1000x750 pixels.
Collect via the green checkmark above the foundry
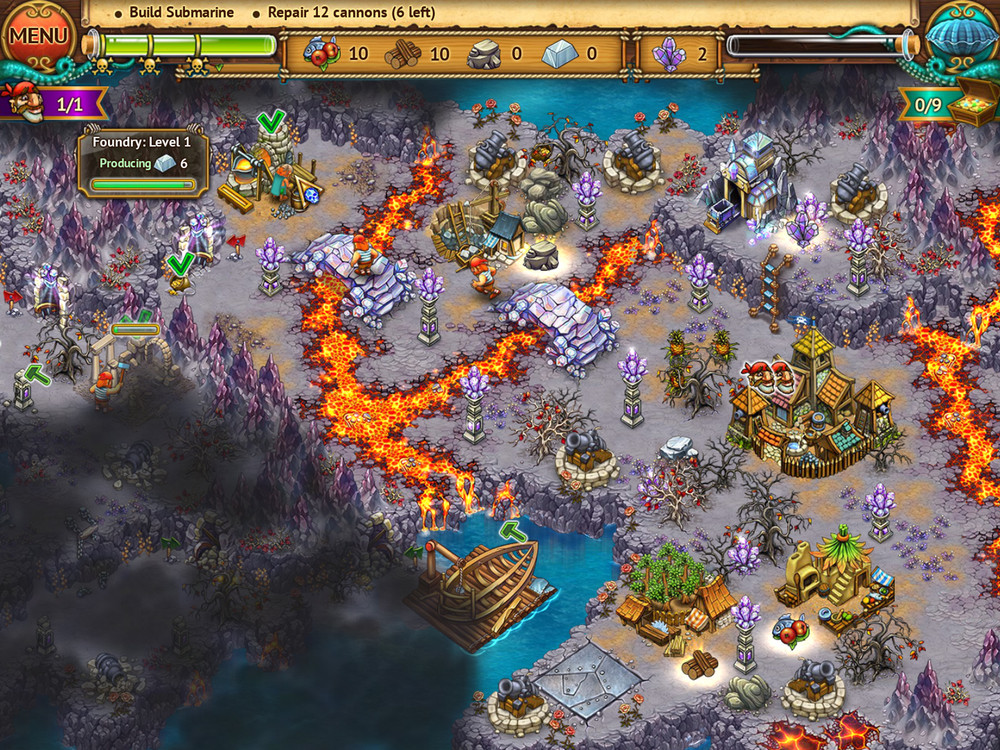270,123
